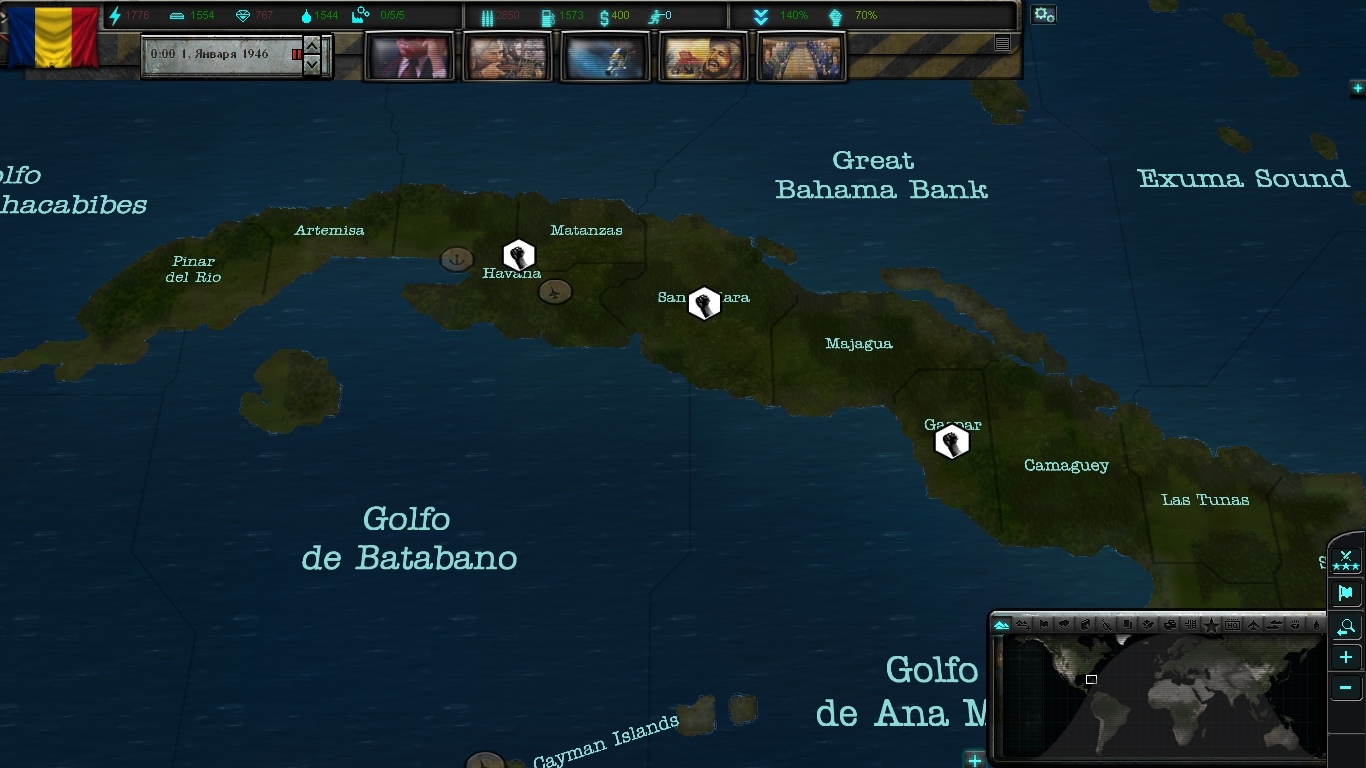
Task: Select the terrain map mode icon
Action: pyautogui.click(x=1000, y=626)
